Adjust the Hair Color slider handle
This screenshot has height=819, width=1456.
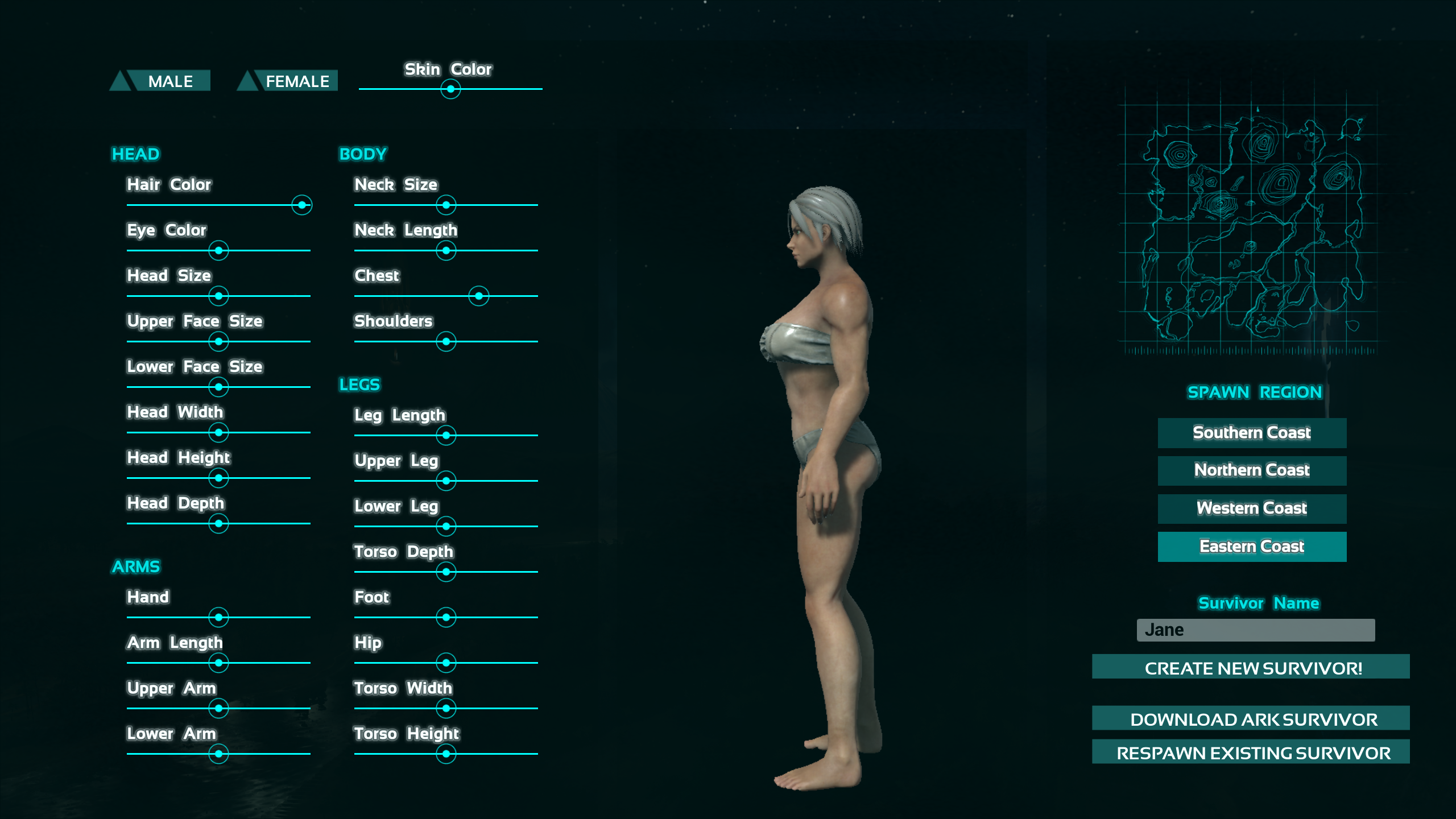302,205
